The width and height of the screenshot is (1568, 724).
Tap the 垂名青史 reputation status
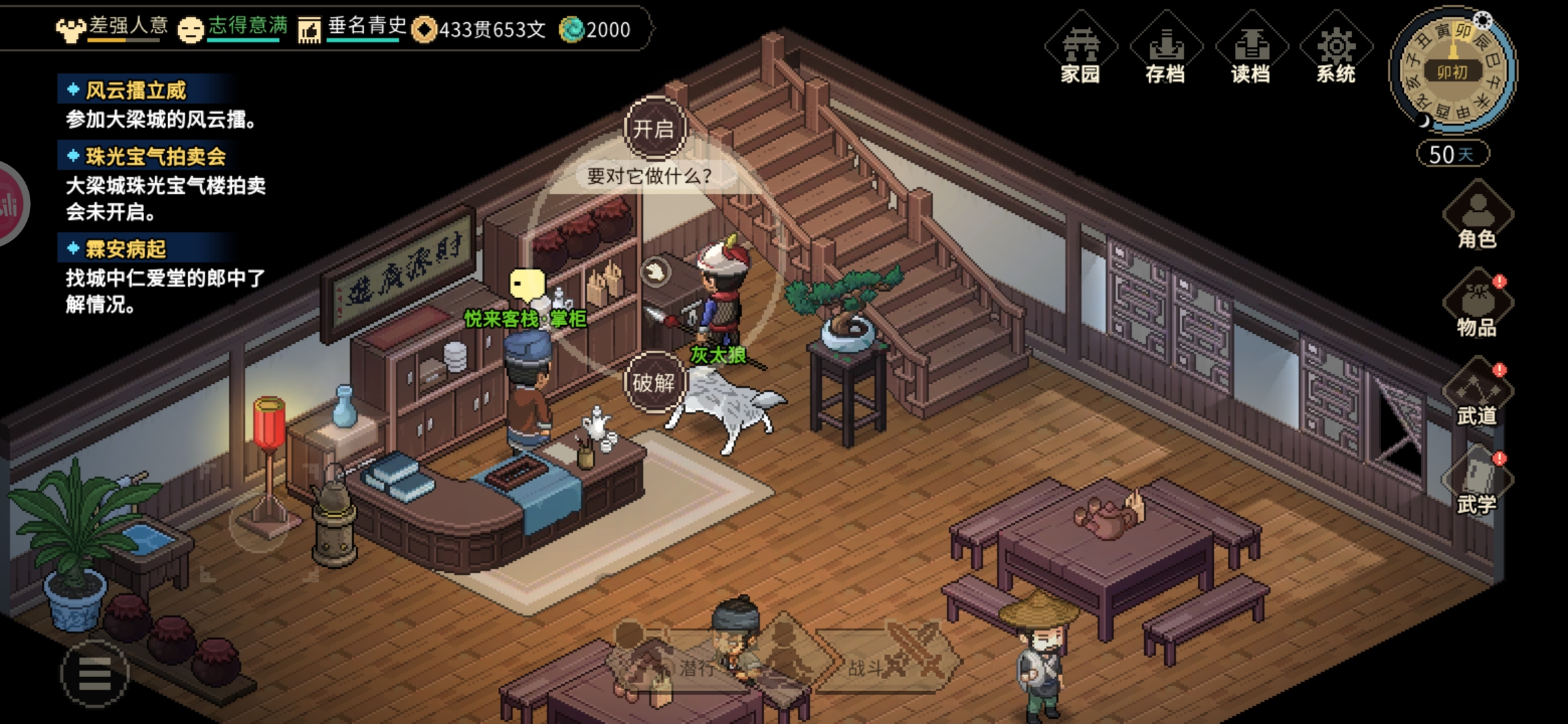352,28
